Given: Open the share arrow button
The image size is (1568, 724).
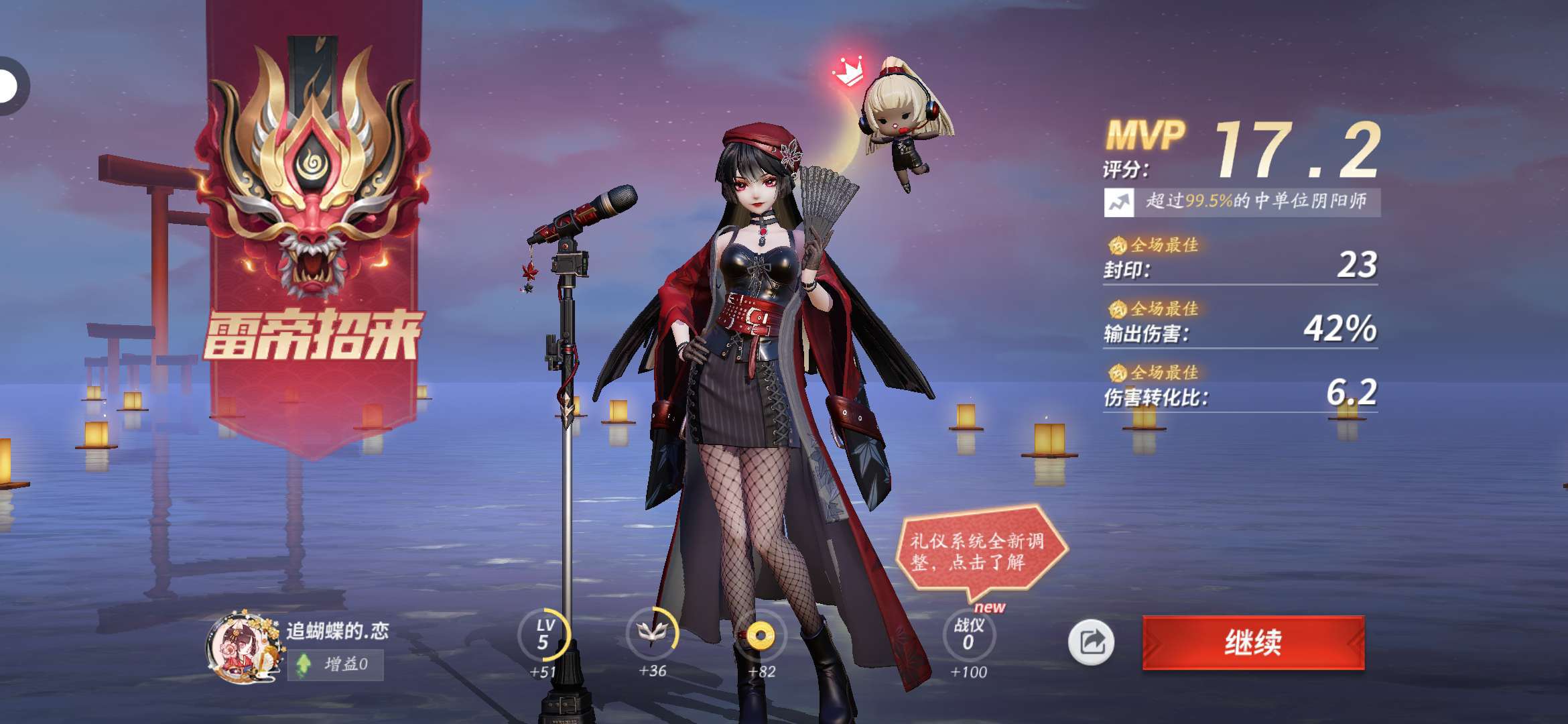Looking at the screenshot, I should 1091,642.
